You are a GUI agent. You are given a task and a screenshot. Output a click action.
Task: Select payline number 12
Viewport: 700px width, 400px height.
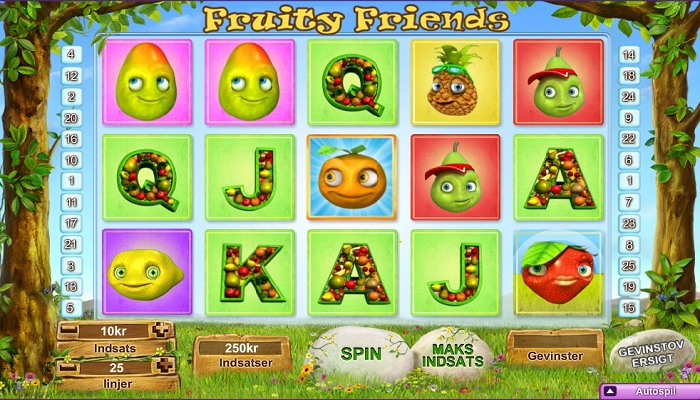pos(72,76)
